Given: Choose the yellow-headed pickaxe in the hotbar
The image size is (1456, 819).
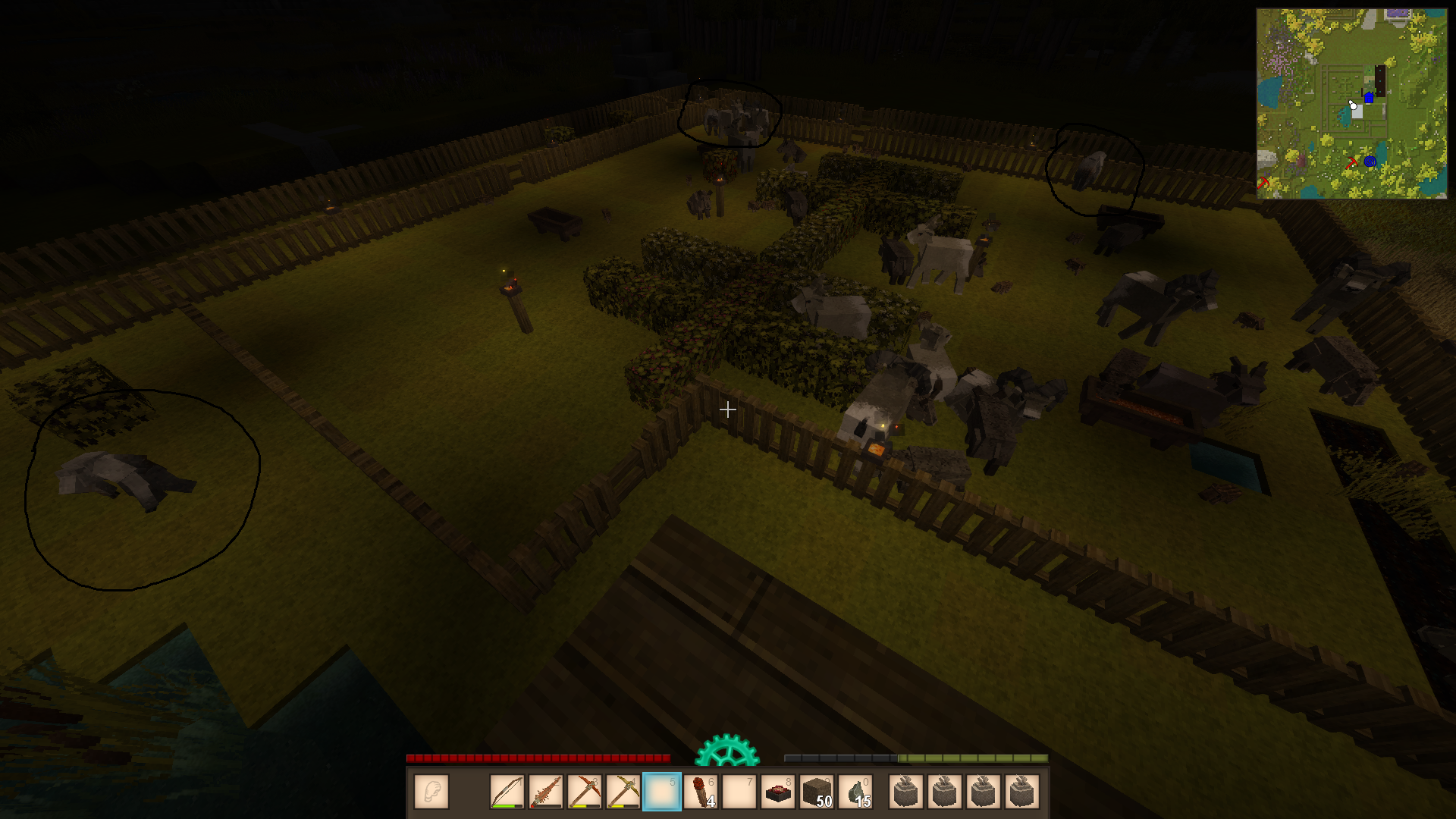Looking at the screenshot, I should 623,792.
